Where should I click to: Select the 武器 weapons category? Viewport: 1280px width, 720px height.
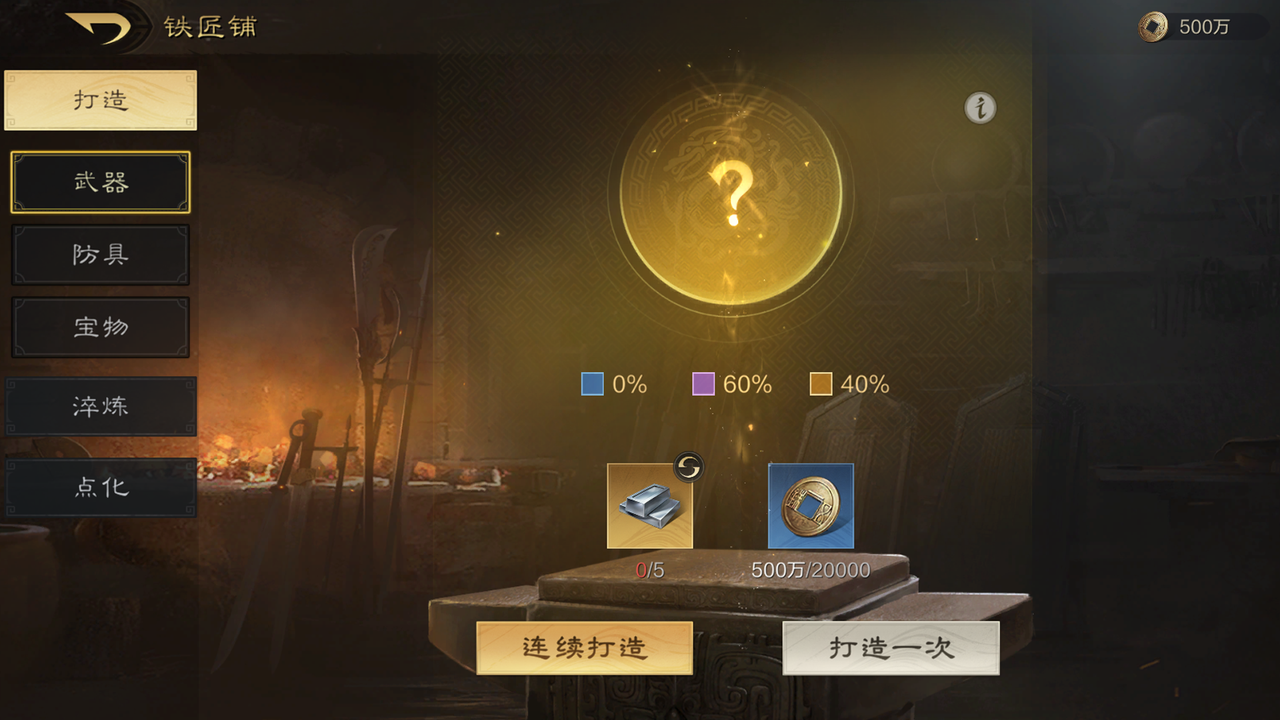coord(100,182)
